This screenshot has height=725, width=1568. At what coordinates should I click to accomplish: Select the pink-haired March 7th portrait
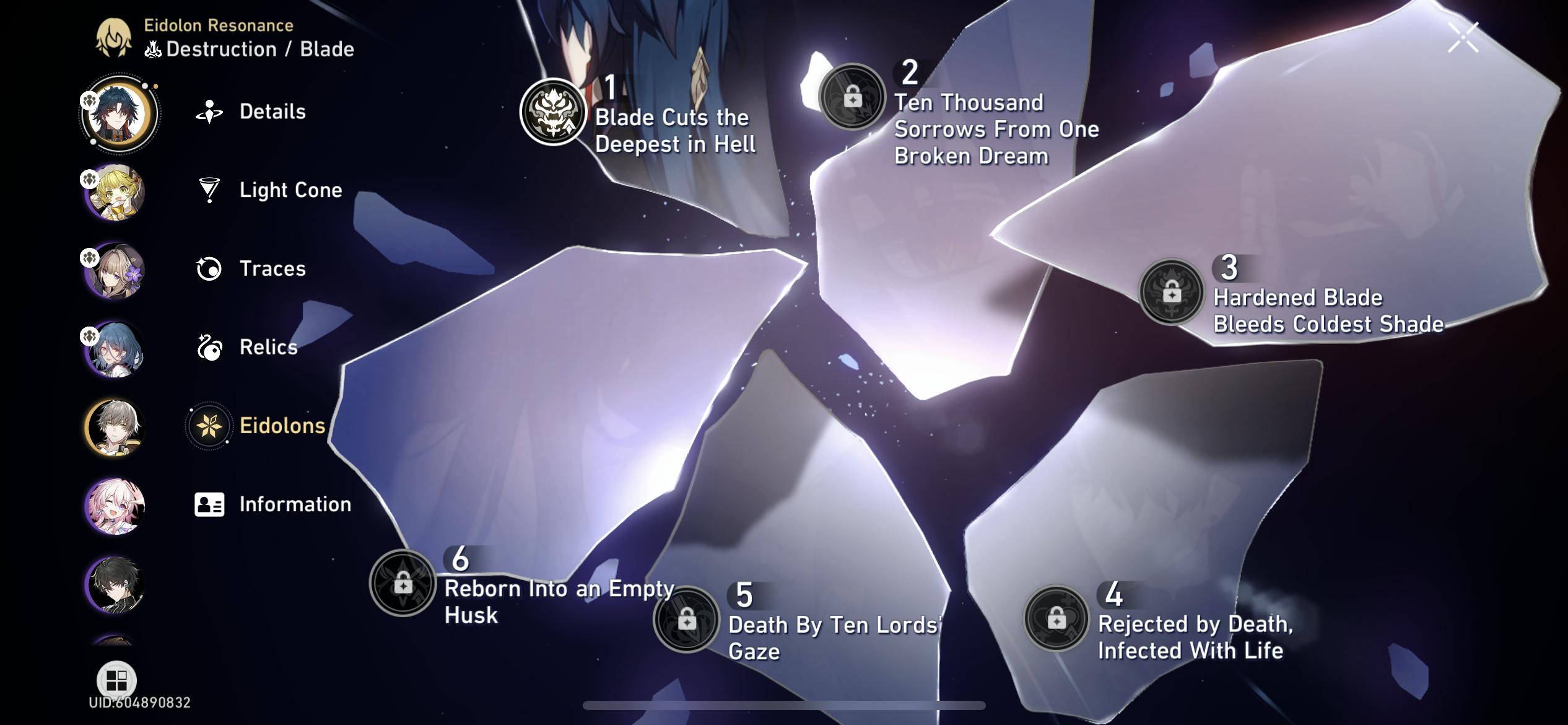pyautogui.click(x=115, y=506)
